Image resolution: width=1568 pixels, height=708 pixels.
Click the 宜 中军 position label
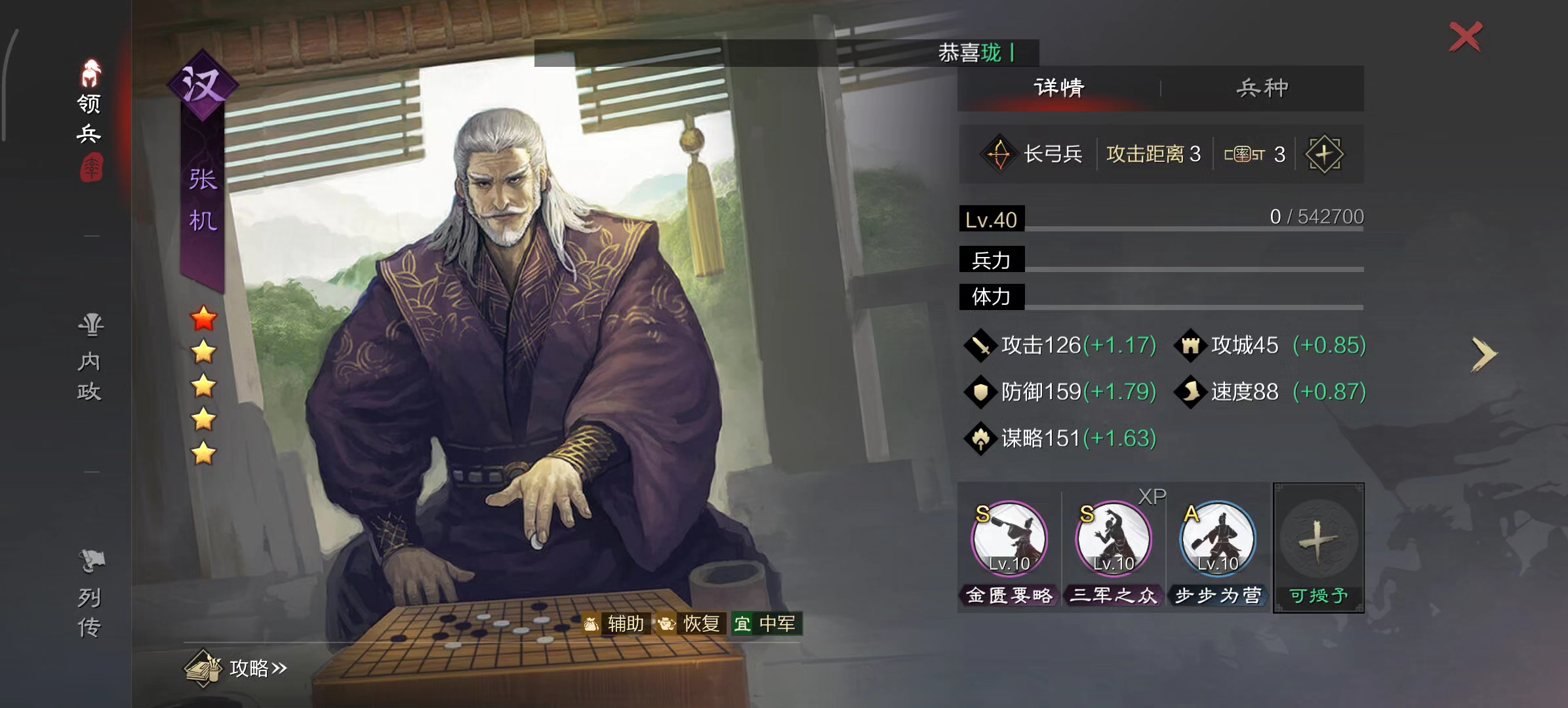click(x=768, y=624)
